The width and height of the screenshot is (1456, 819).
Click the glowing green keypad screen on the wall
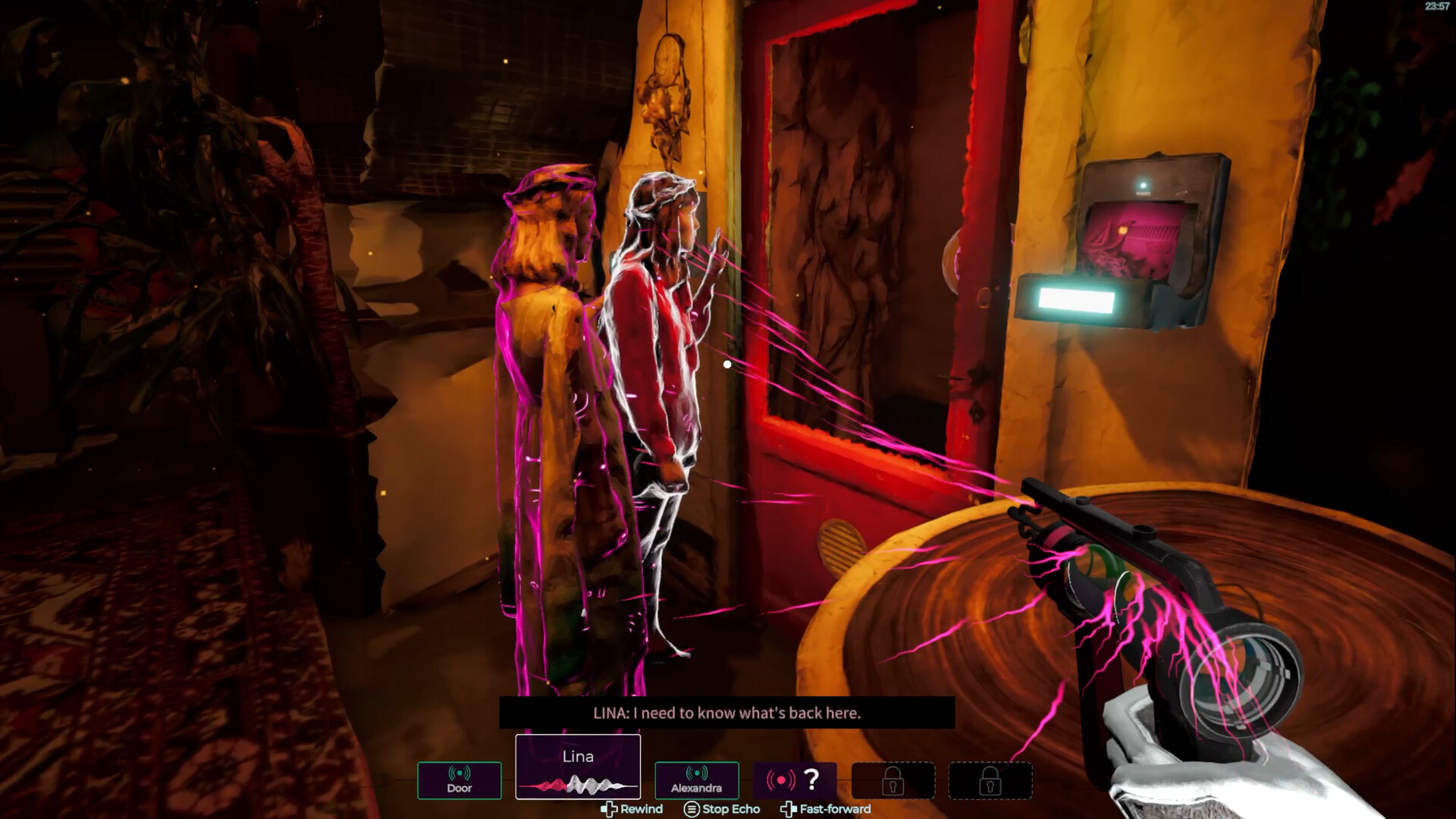(x=1077, y=301)
